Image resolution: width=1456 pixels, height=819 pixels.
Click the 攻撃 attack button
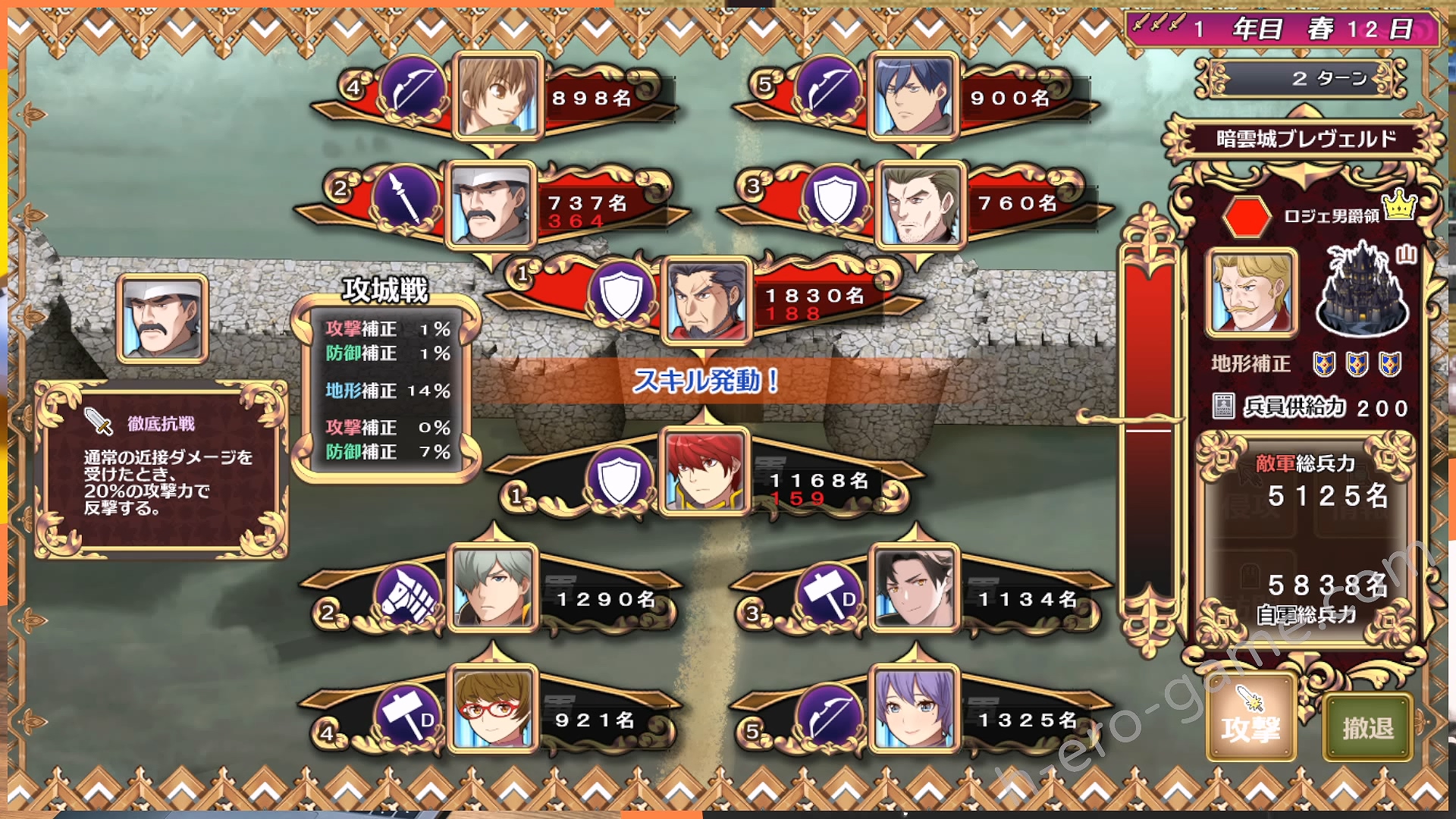point(1250,726)
